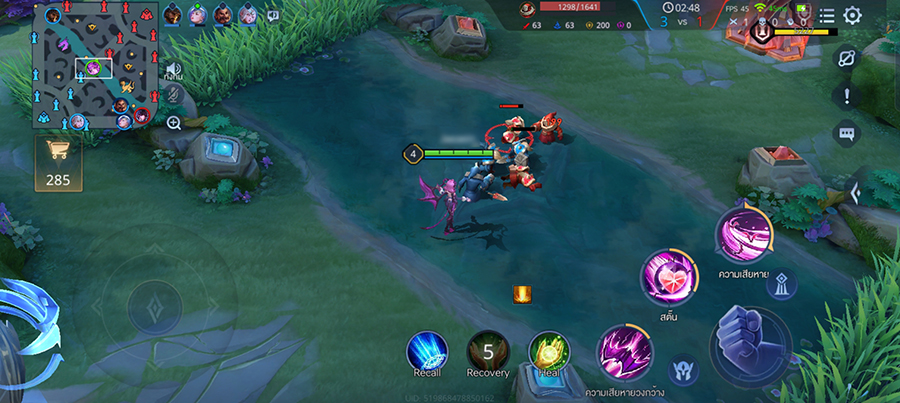Activate the Recall spell
Screen dimensions: 900x403
427,351
